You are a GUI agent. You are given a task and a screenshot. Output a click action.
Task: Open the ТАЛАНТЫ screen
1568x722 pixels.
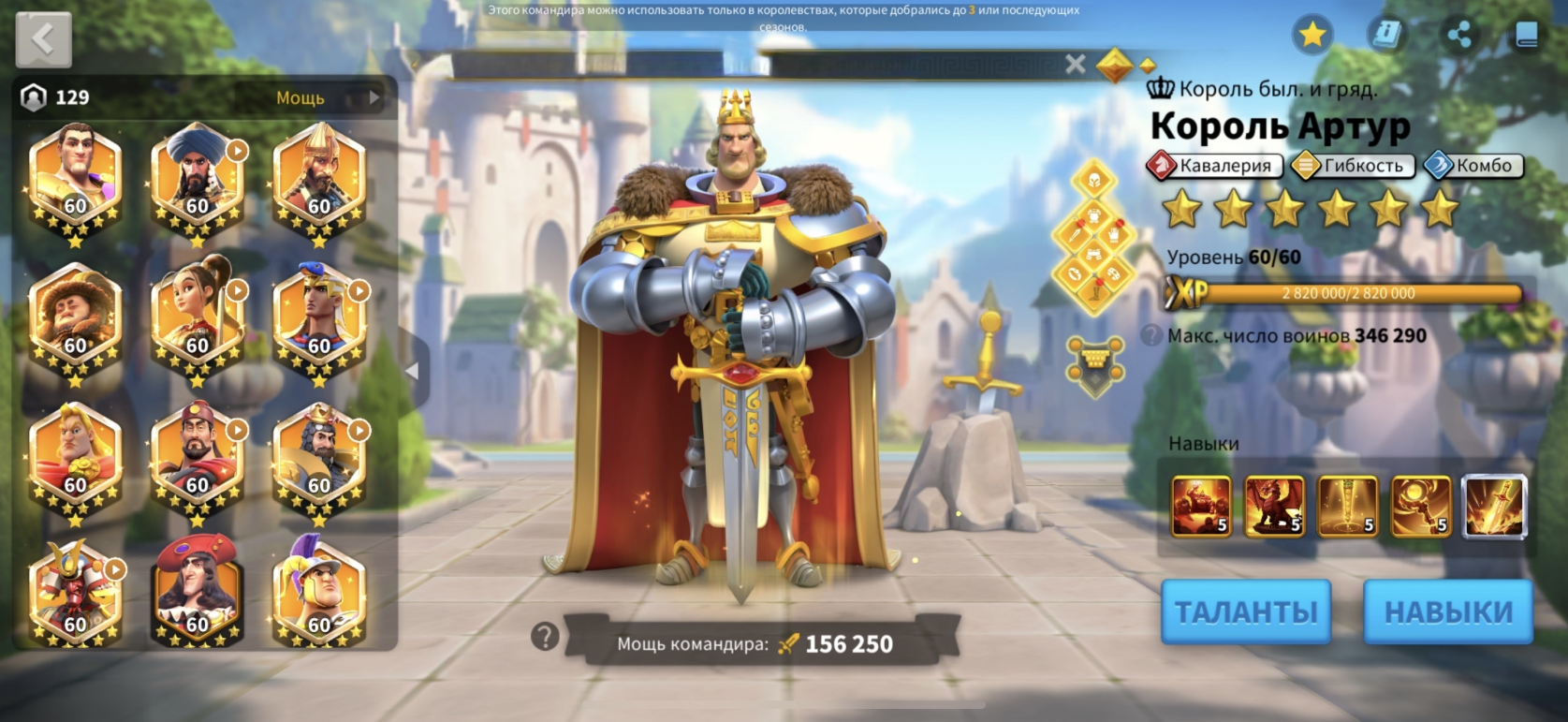coord(1245,611)
